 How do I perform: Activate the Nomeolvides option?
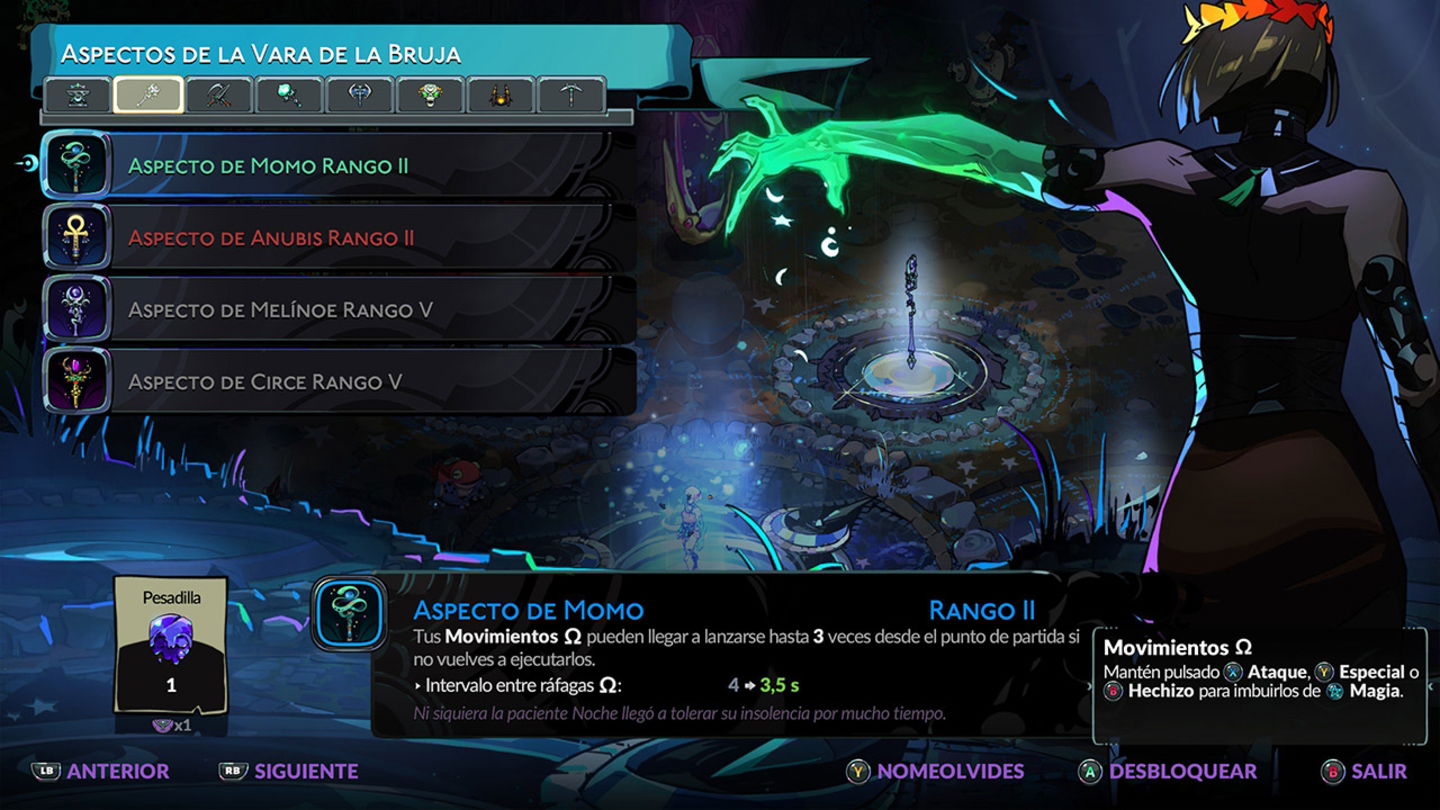point(936,771)
